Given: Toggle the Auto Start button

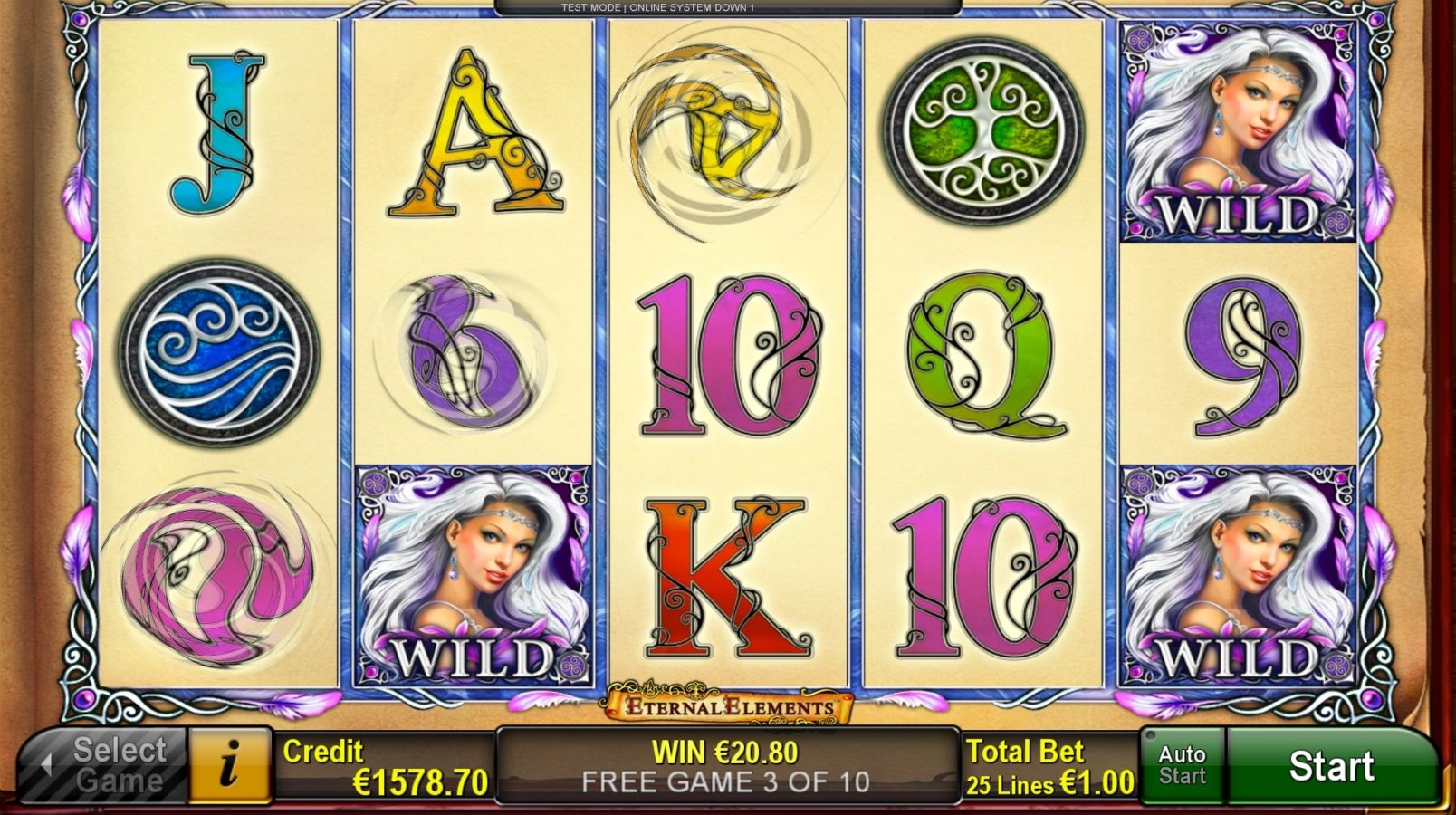Looking at the screenshot, I should [x=1182, y=766].
